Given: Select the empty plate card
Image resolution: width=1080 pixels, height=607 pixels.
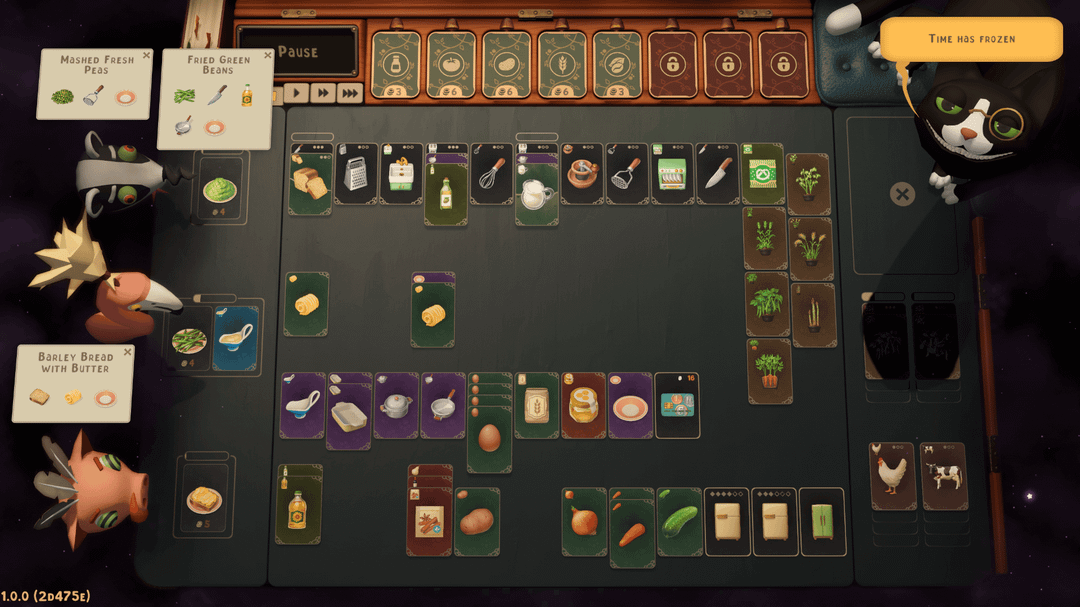Looking at the screenshot, I should pyautogui.click(x=630, y=406).
